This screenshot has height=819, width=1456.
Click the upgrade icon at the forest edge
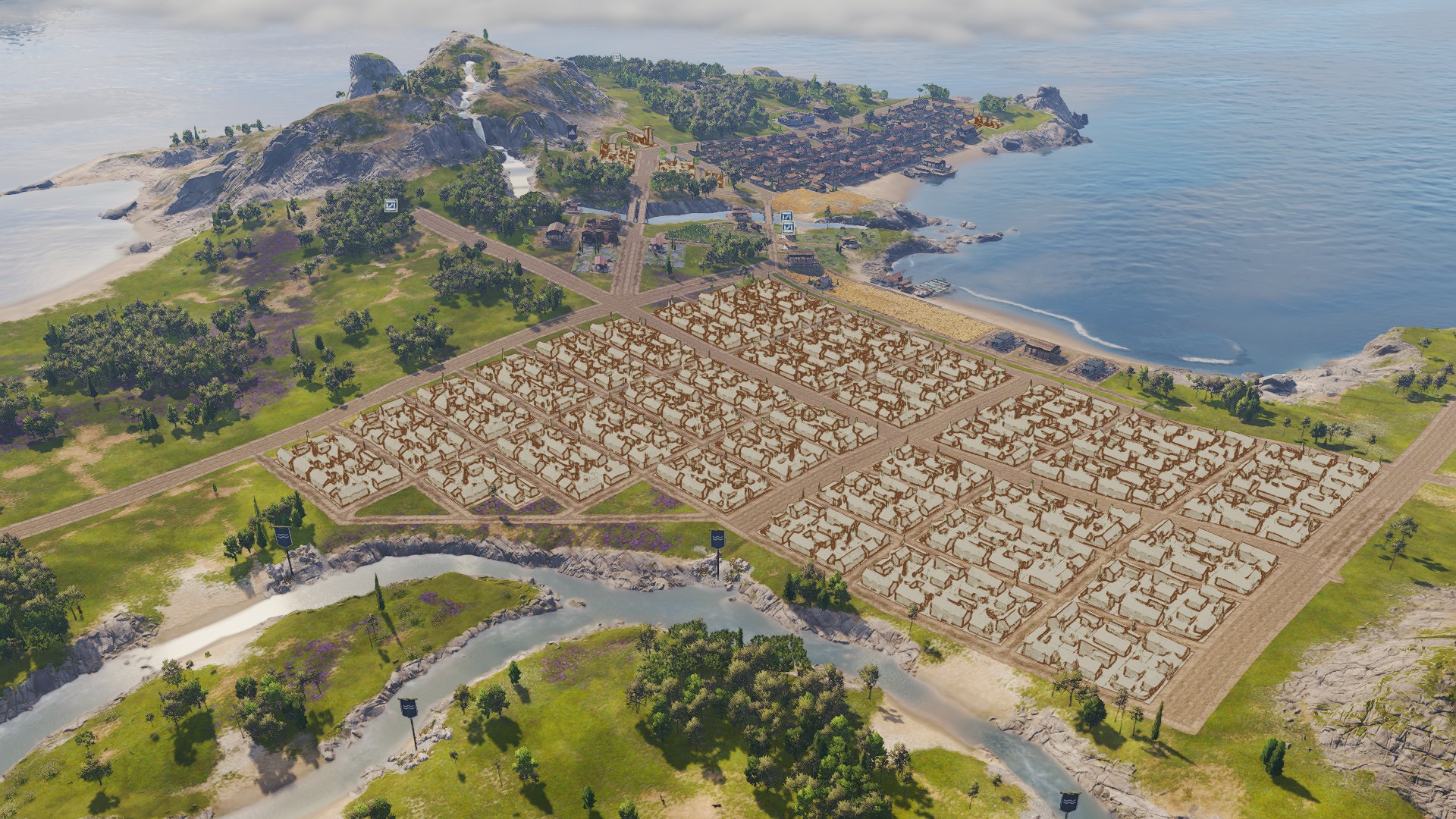point(391,205)
